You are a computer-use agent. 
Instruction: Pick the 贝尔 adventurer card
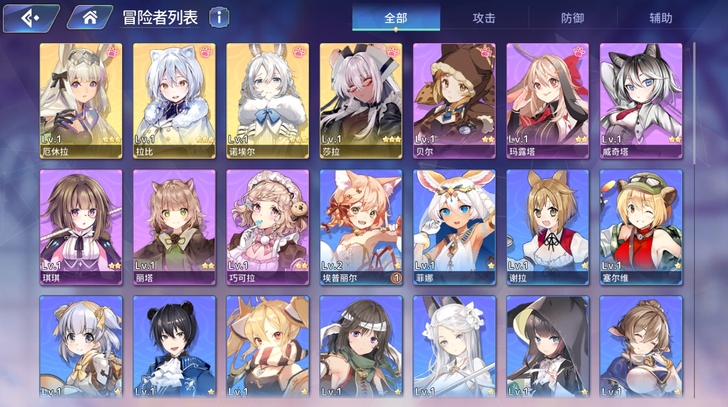click(455, 98)
